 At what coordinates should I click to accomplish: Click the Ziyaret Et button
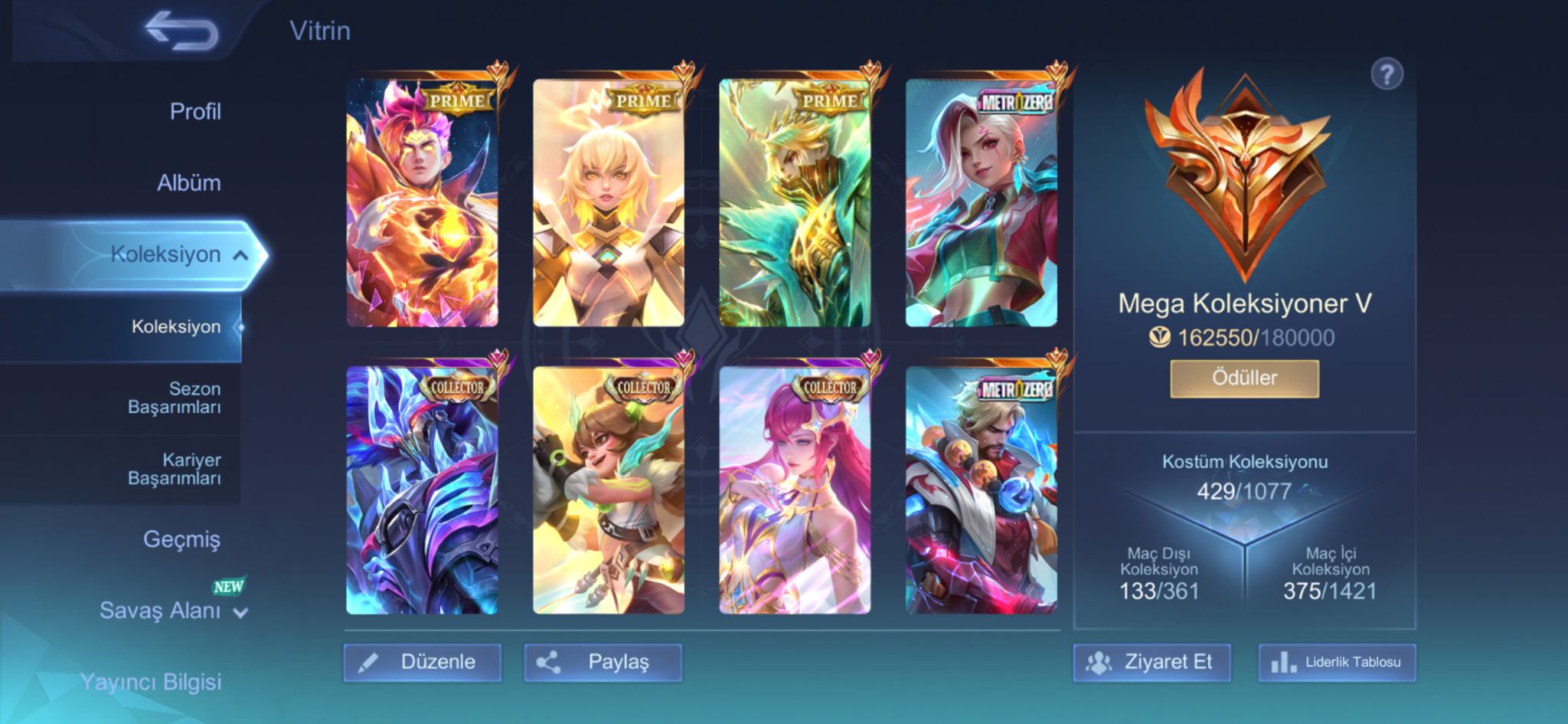[x=1152, y=662]
